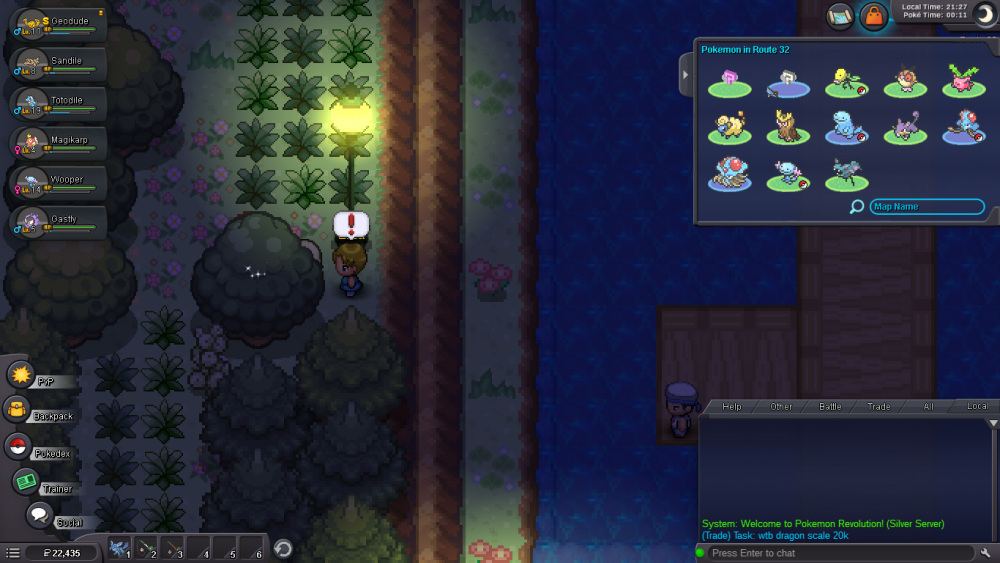Click the Map Name search field
1000x563 pixels.
click(926, 207)
